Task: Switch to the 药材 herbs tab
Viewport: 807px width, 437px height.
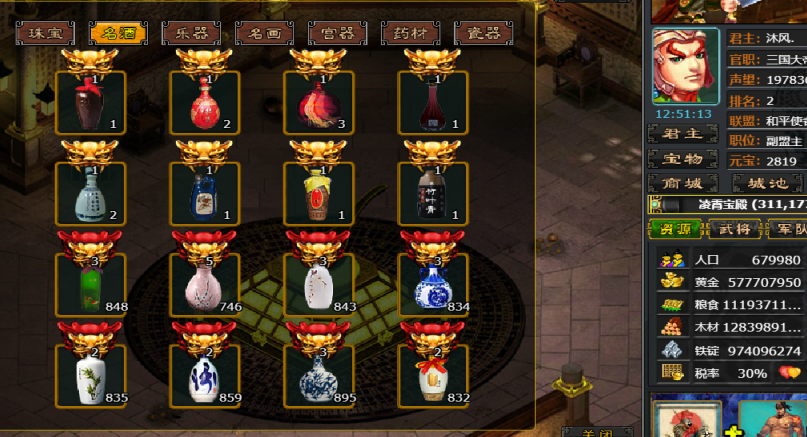Action: coord(410,33)
